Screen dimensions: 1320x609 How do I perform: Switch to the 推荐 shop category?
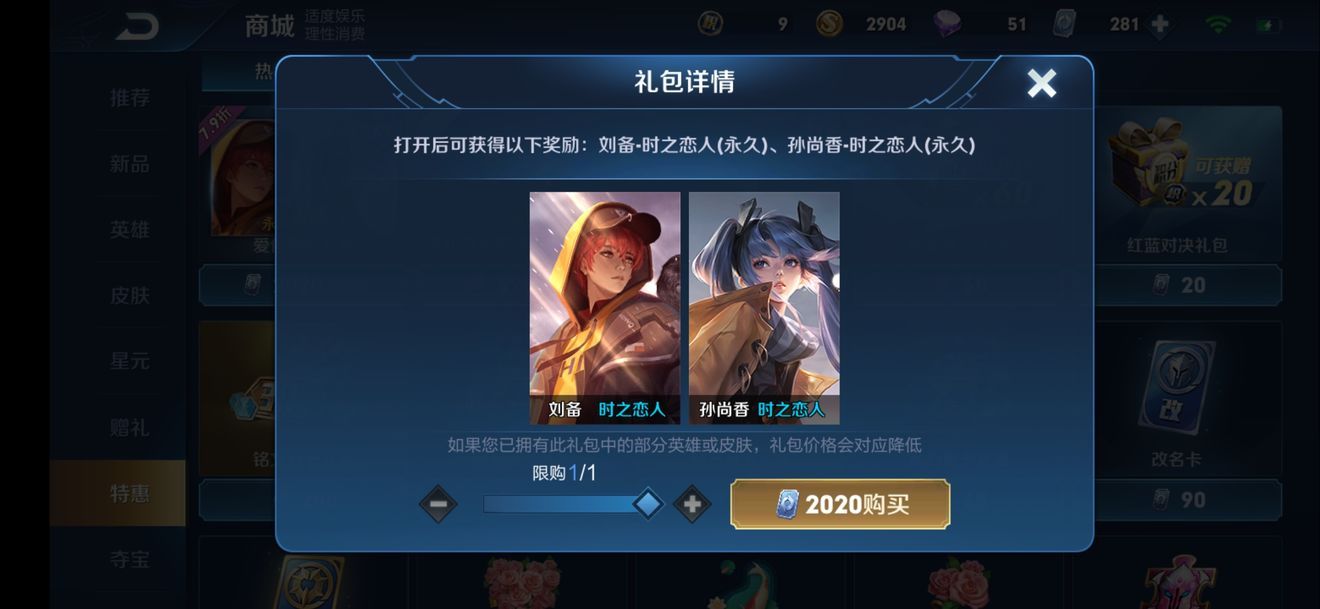coord(129,98)
